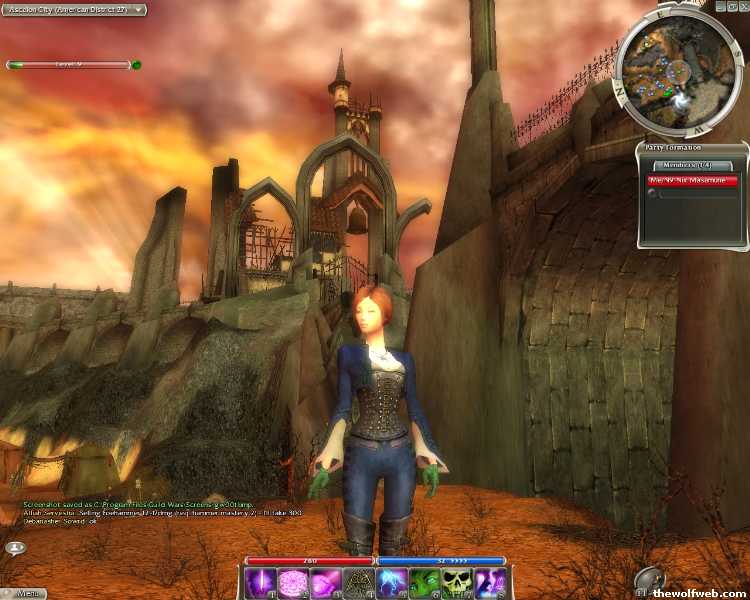Cast the purple swirl skill in slot three
This screenshot has height=600, width=750.
click(326, 583)
